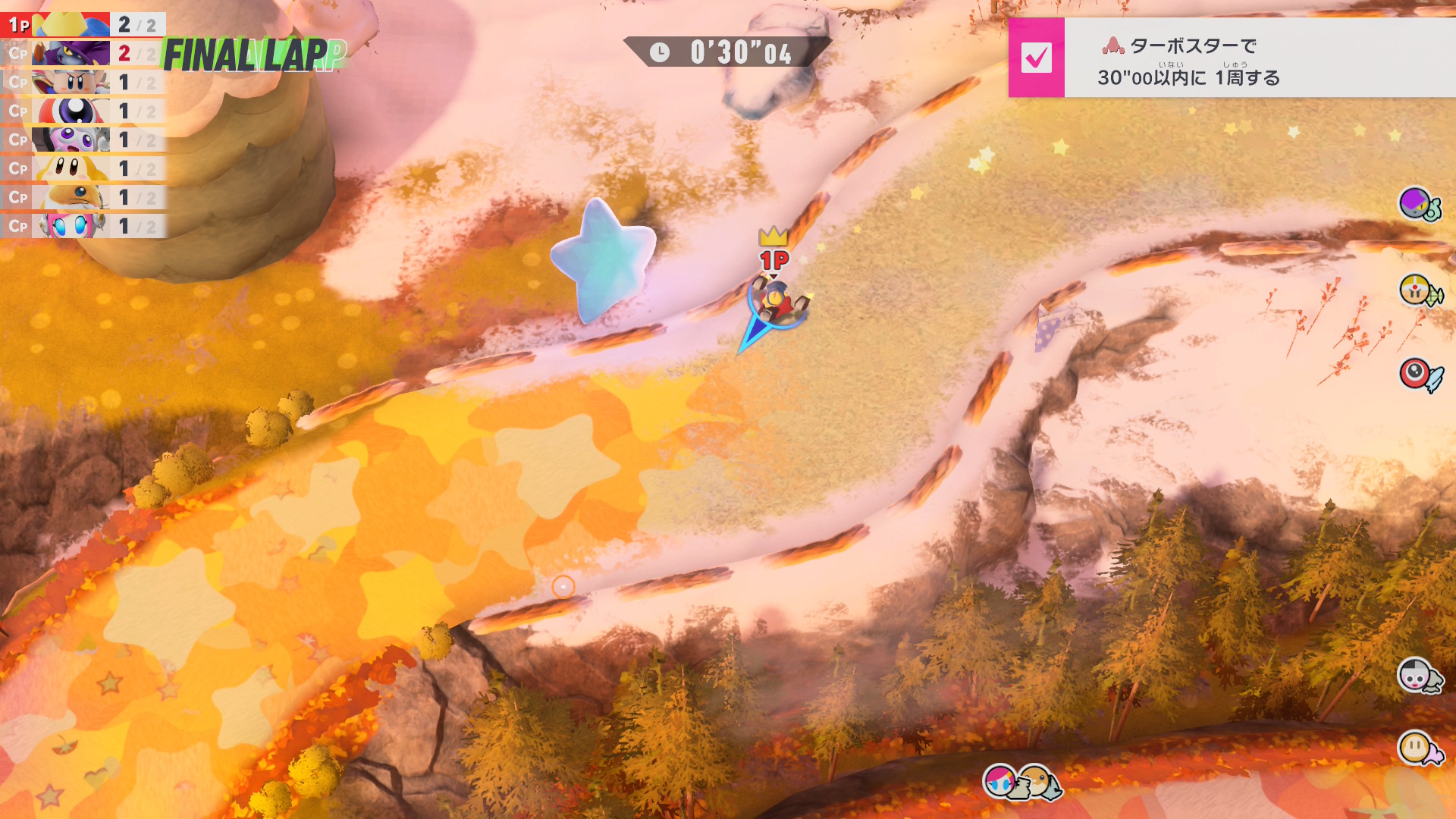1456x819 pixels.
Task: Pick Knuckle Joe's ranking row
Action: point(83,82)
